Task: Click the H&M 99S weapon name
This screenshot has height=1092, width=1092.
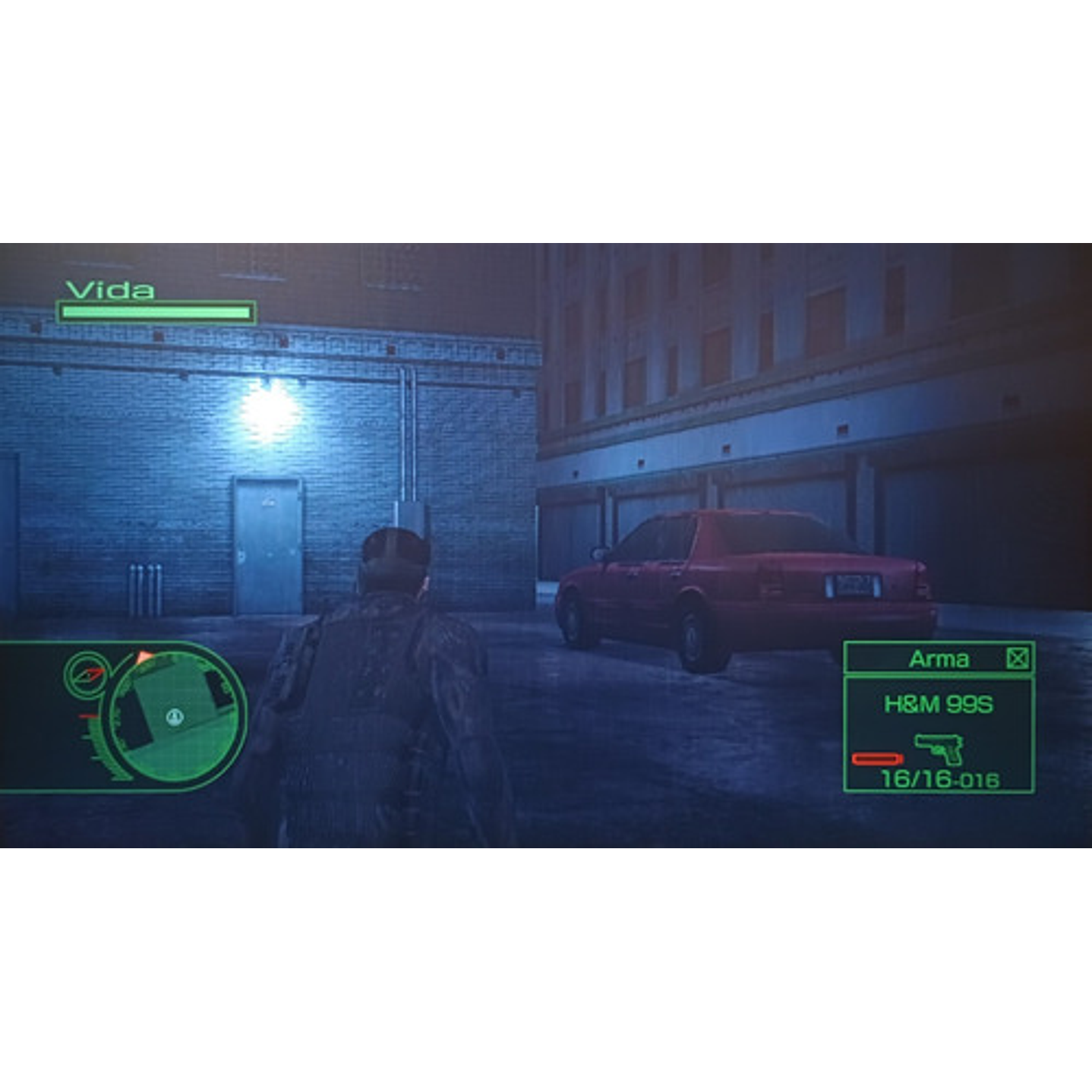Action: click(939, 704)
